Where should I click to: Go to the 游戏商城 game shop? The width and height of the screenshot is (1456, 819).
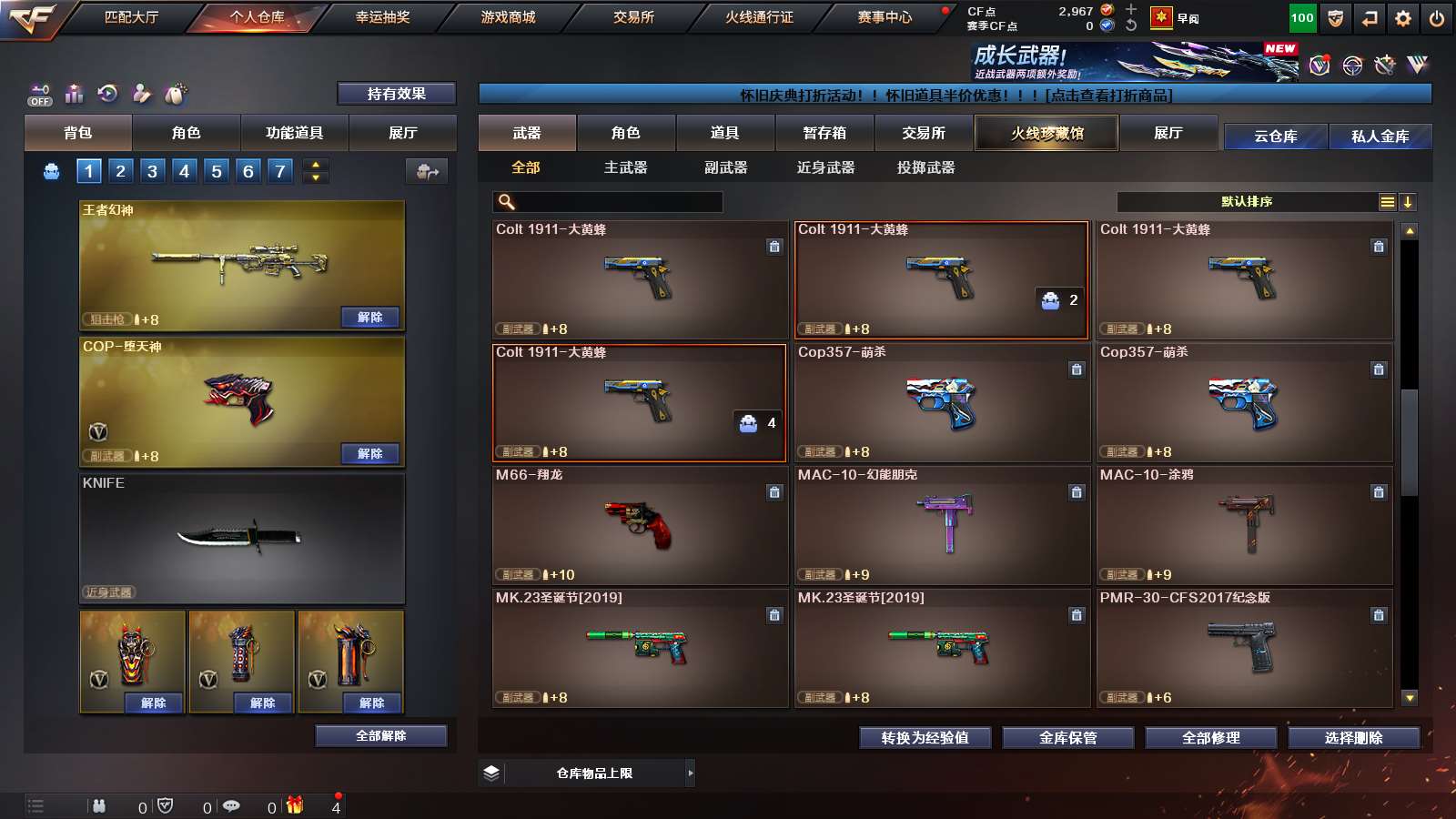click(508, 17)
